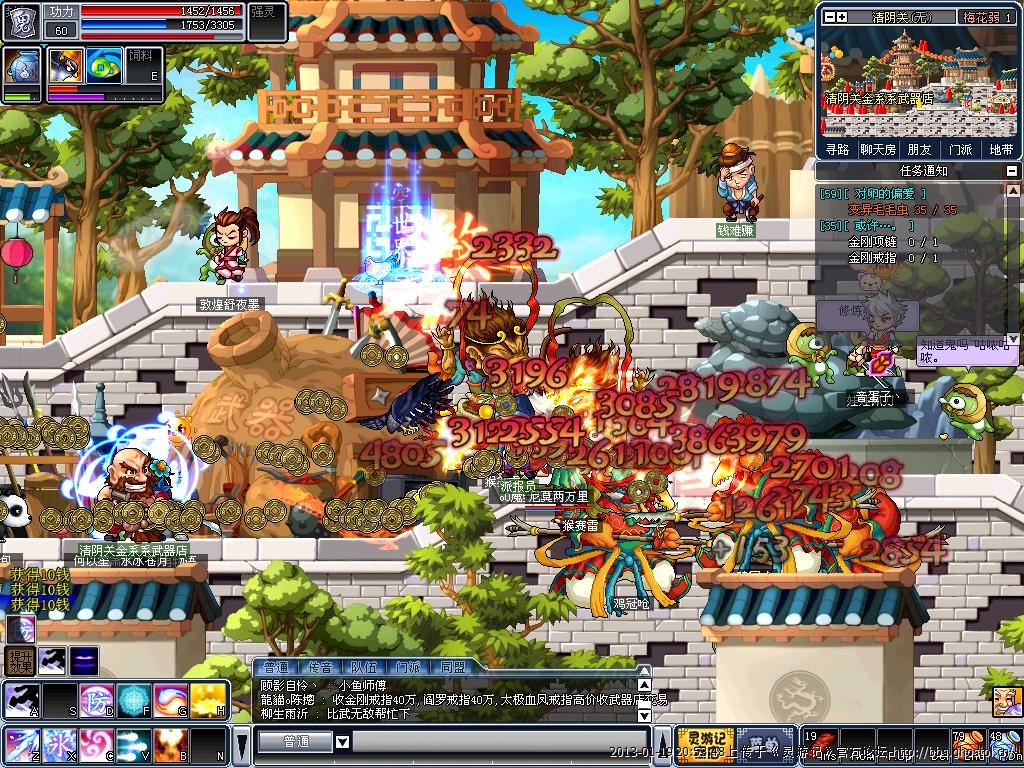The image size is (1024, 768).
Task: Show the 朋友 friends list
Action: pos(919,149)
